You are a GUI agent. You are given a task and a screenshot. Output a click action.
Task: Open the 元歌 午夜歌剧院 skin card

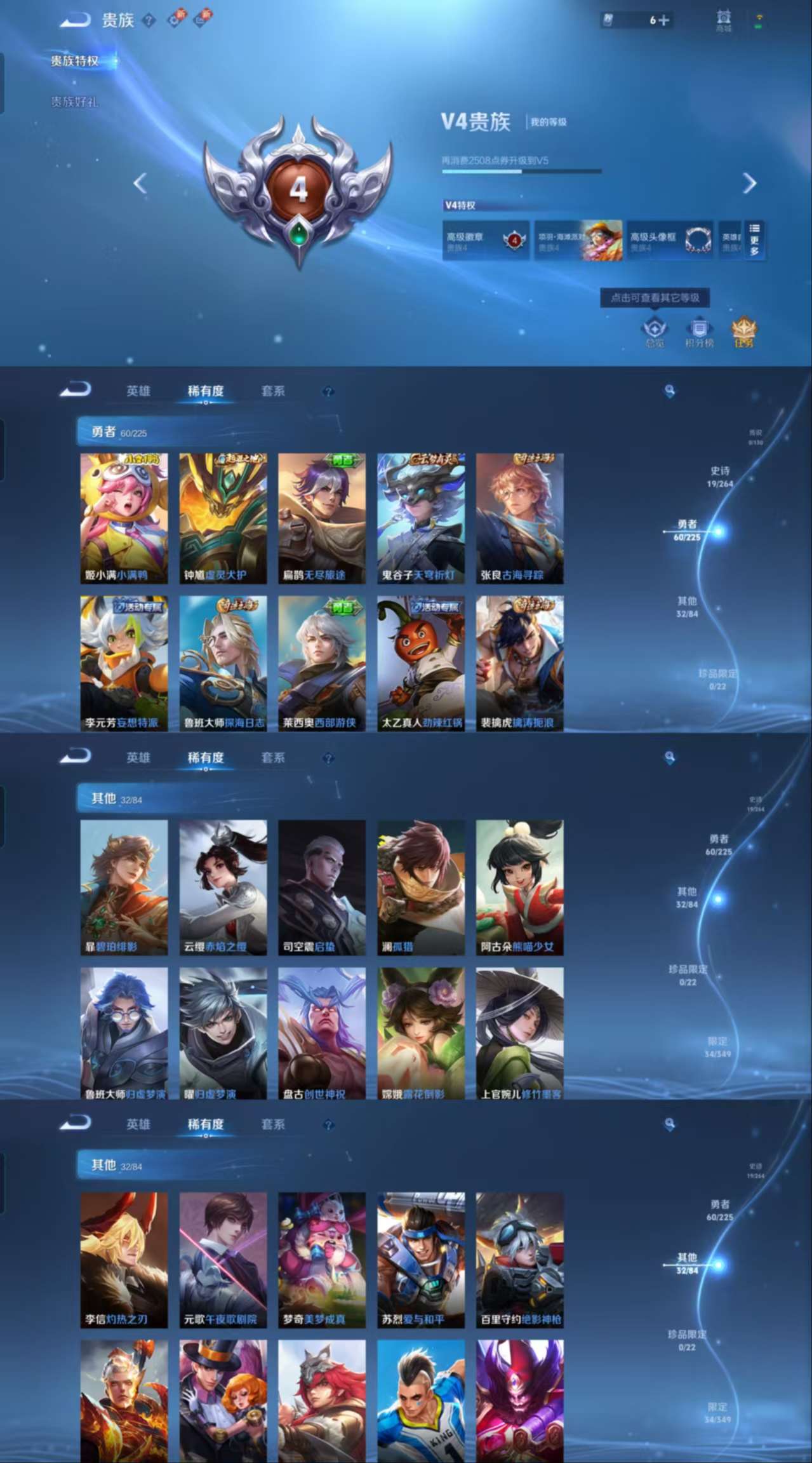223,1260
